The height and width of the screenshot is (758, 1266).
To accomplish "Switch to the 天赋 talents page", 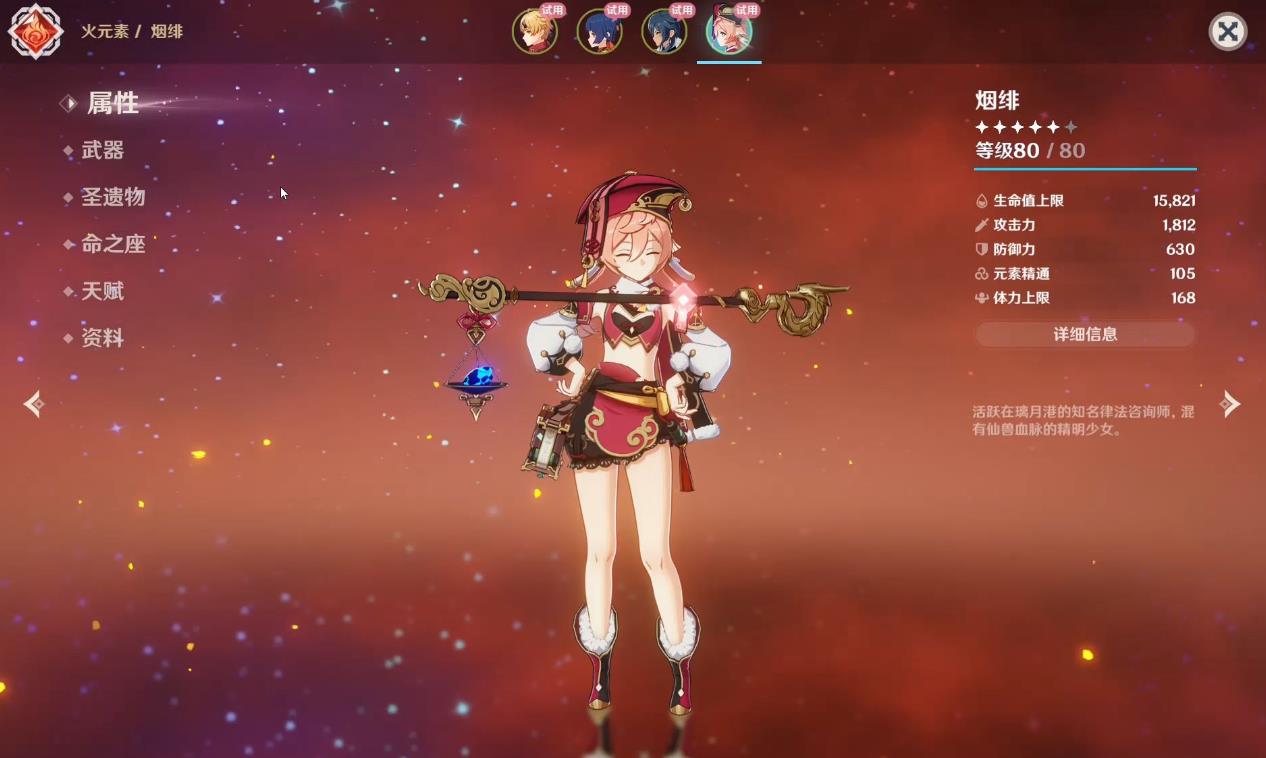I will [103, 291].
